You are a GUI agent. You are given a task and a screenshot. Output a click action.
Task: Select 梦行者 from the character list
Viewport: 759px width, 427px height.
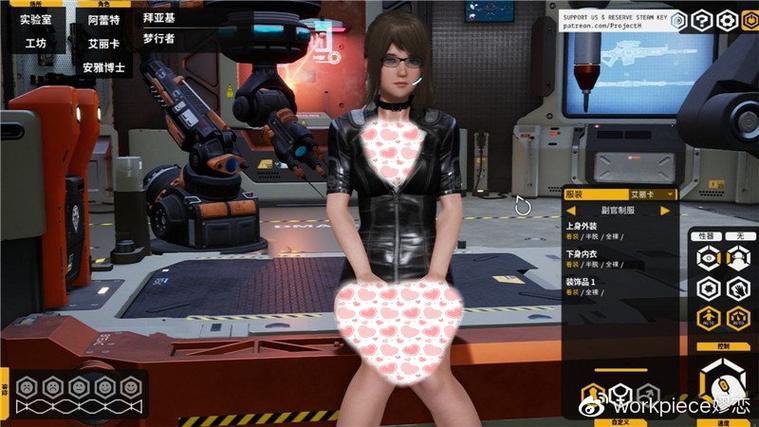160,39
